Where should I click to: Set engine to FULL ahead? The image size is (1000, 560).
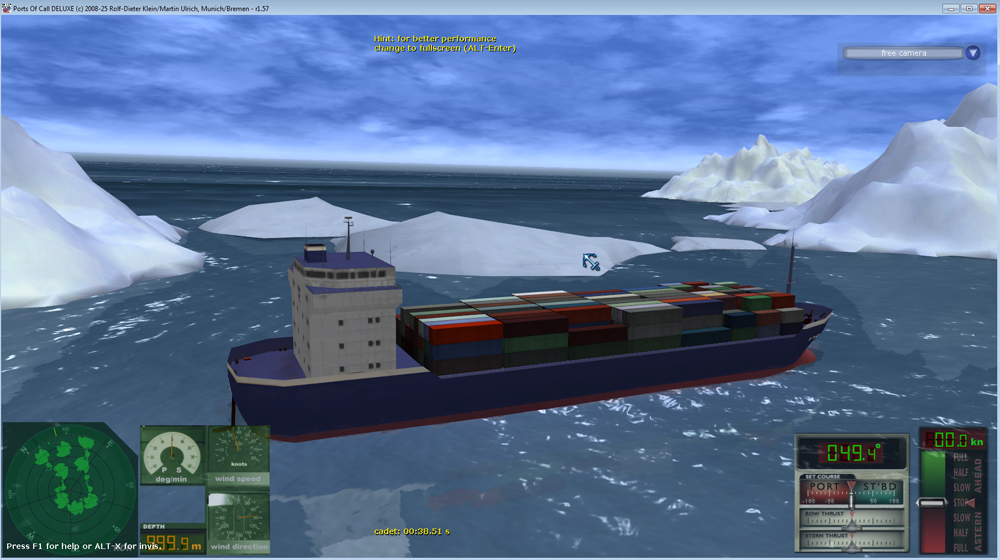point(960,458)
